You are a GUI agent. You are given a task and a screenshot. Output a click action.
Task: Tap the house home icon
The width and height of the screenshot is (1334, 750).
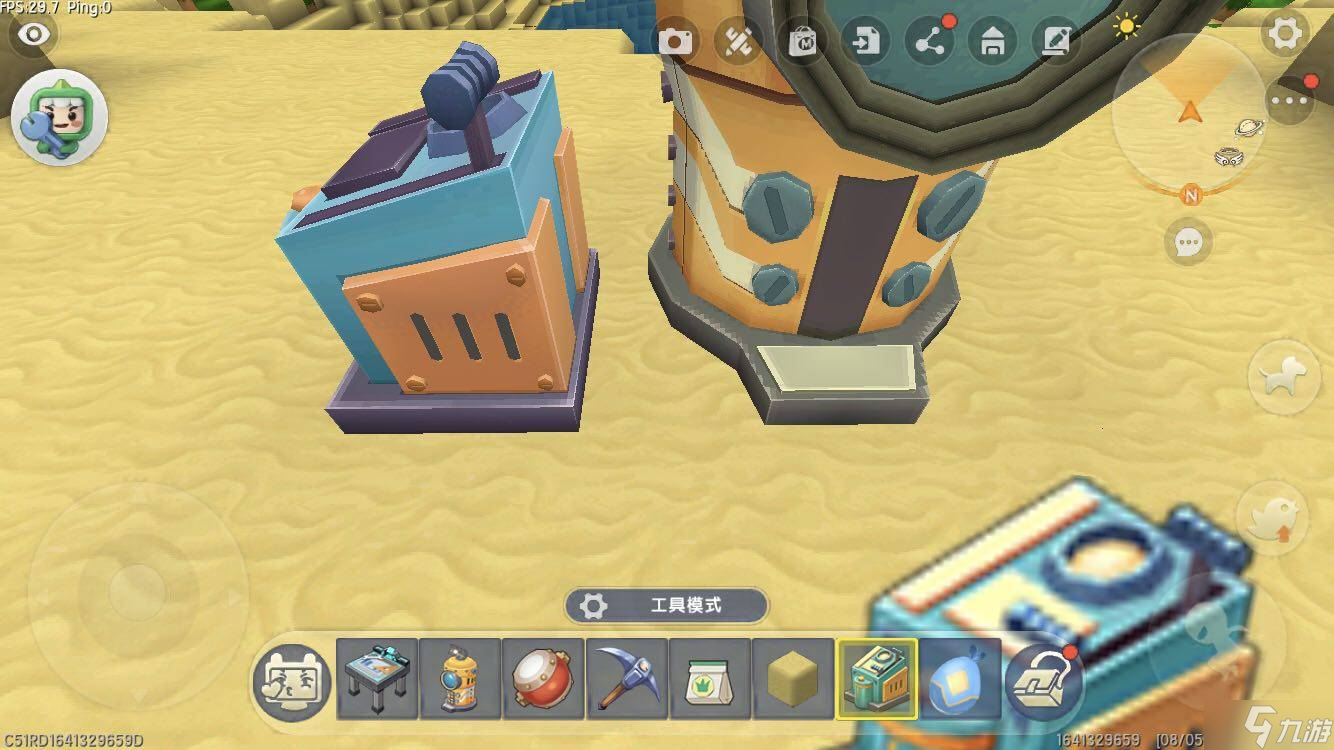point(992,41)
